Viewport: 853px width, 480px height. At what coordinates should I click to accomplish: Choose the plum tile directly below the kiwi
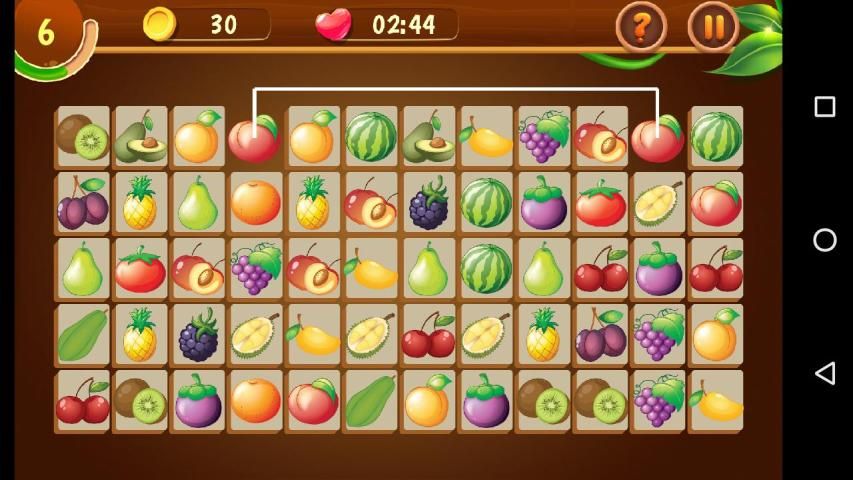pyautogui.click(x=83, y=203)
